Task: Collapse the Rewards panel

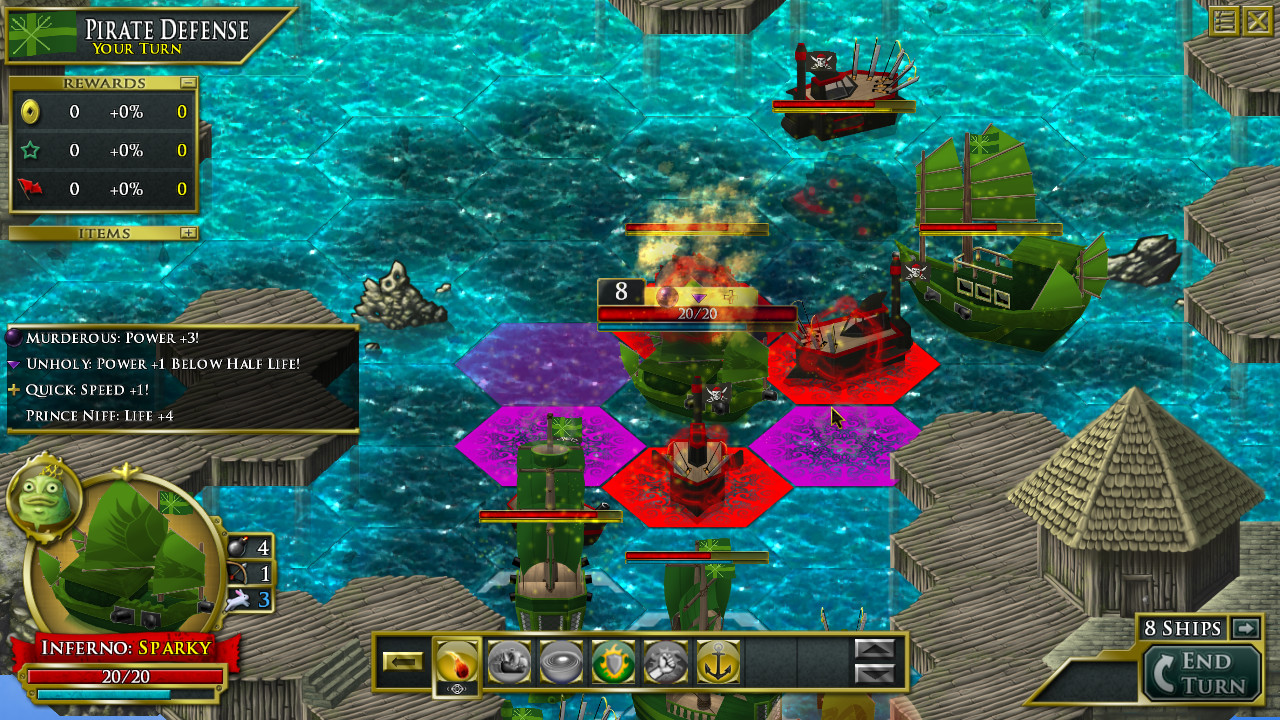Action: coord(190,82)
